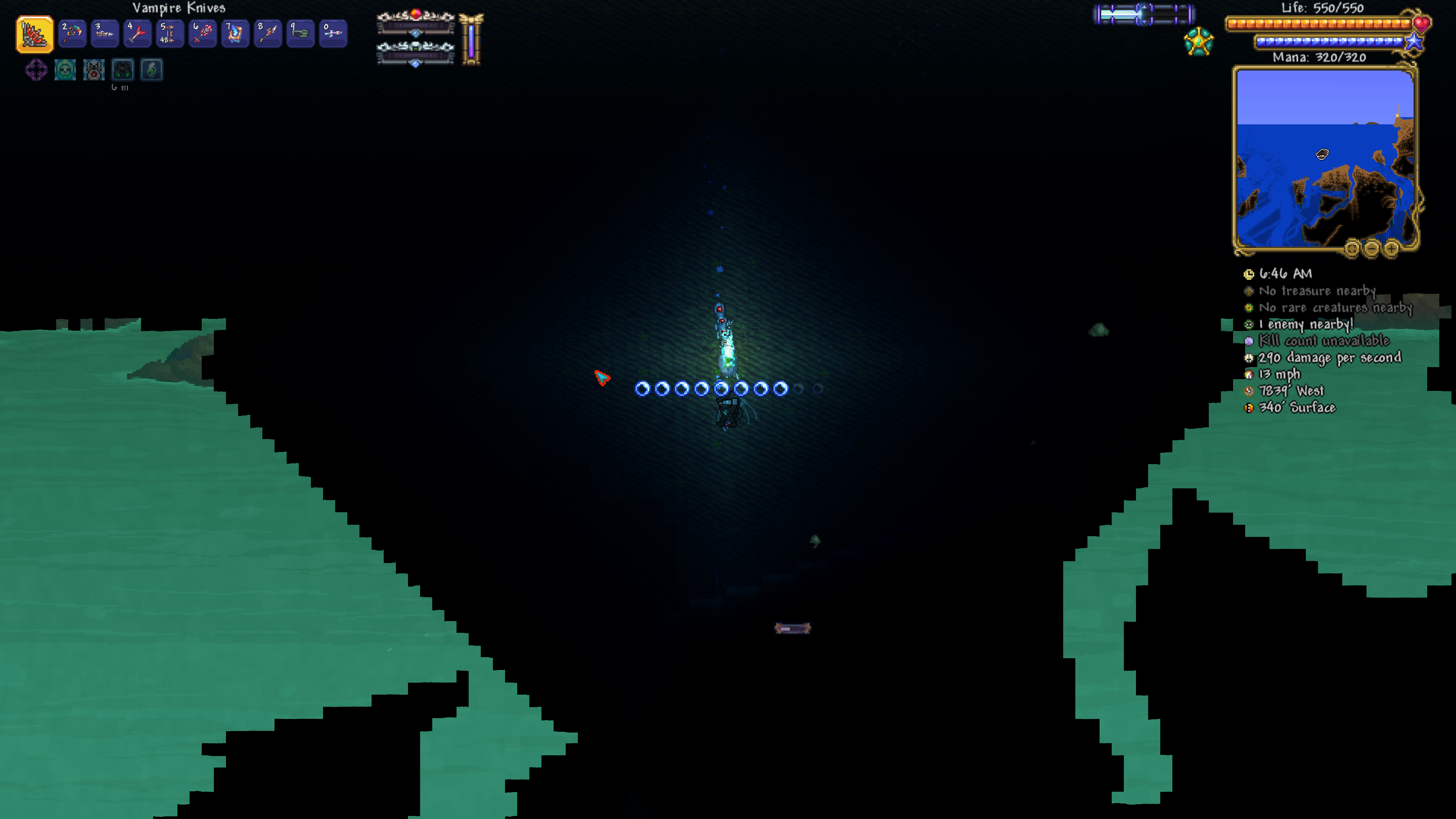1456x819 pixels.
Task: Click the green face buff icon
Action: click(x=65, y=70)
